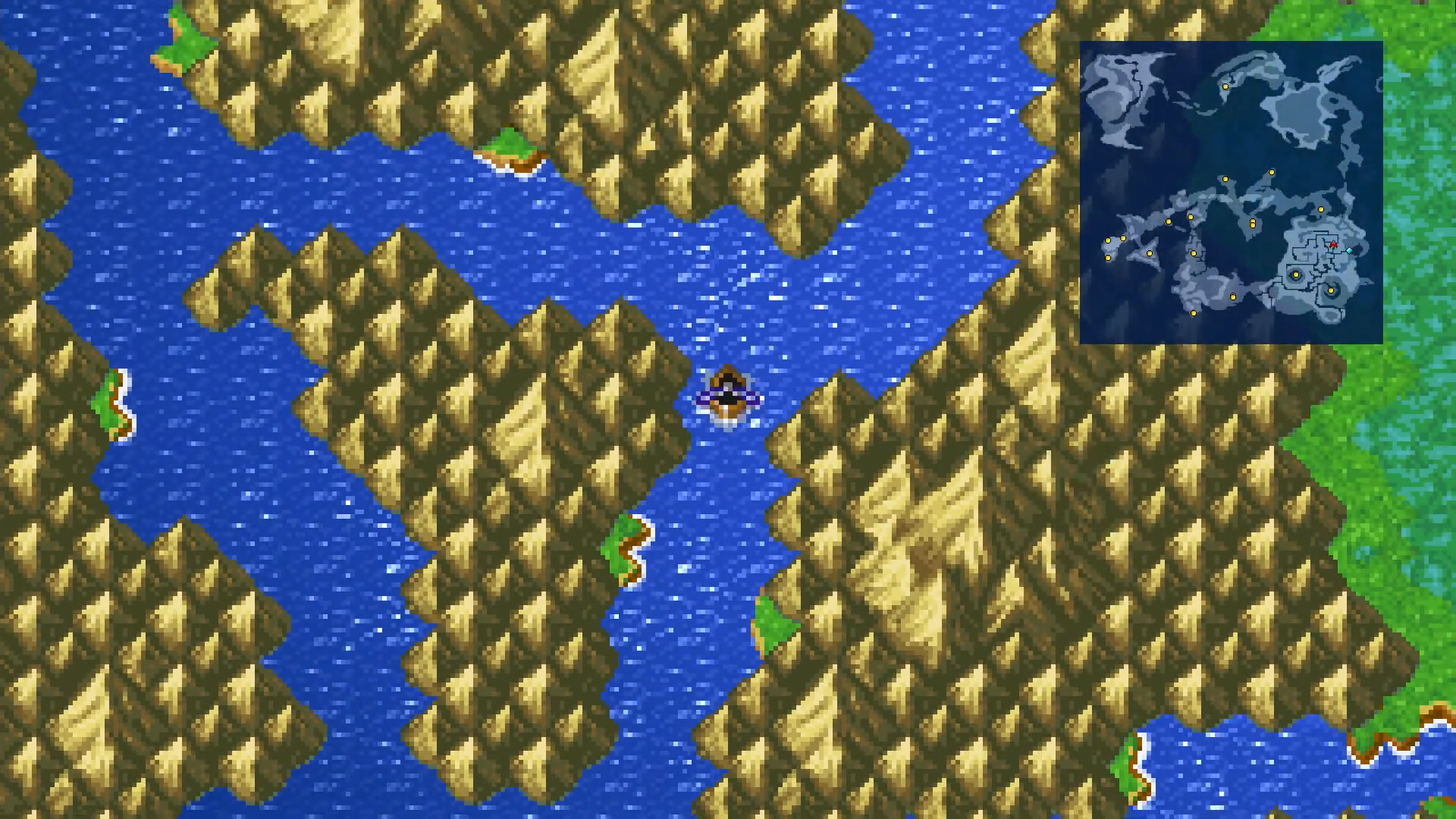Open the world minimap

pos(1231,193)
